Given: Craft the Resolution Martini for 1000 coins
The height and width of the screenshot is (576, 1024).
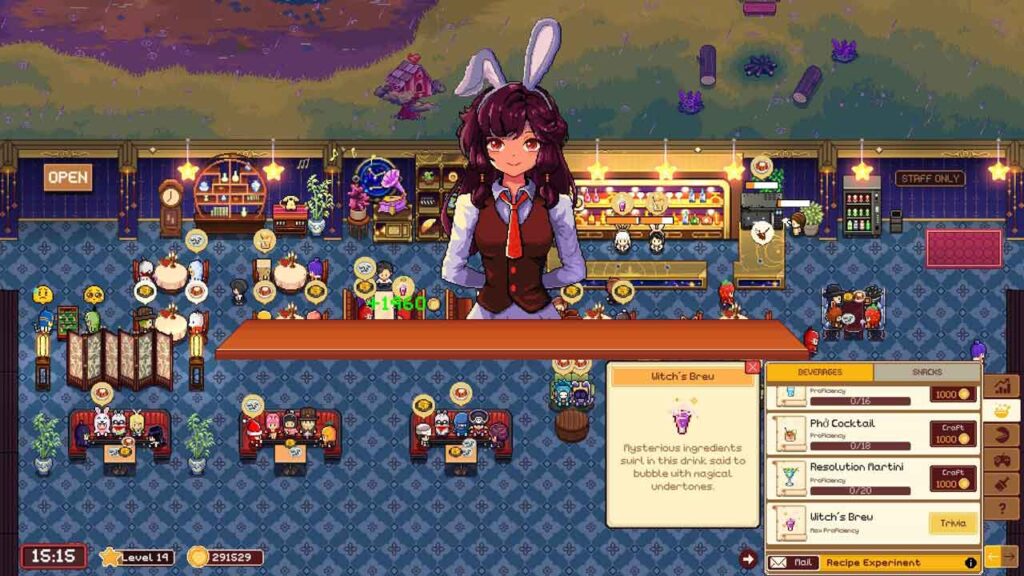Looking at the screenshot, I should [x=953, y=478].
